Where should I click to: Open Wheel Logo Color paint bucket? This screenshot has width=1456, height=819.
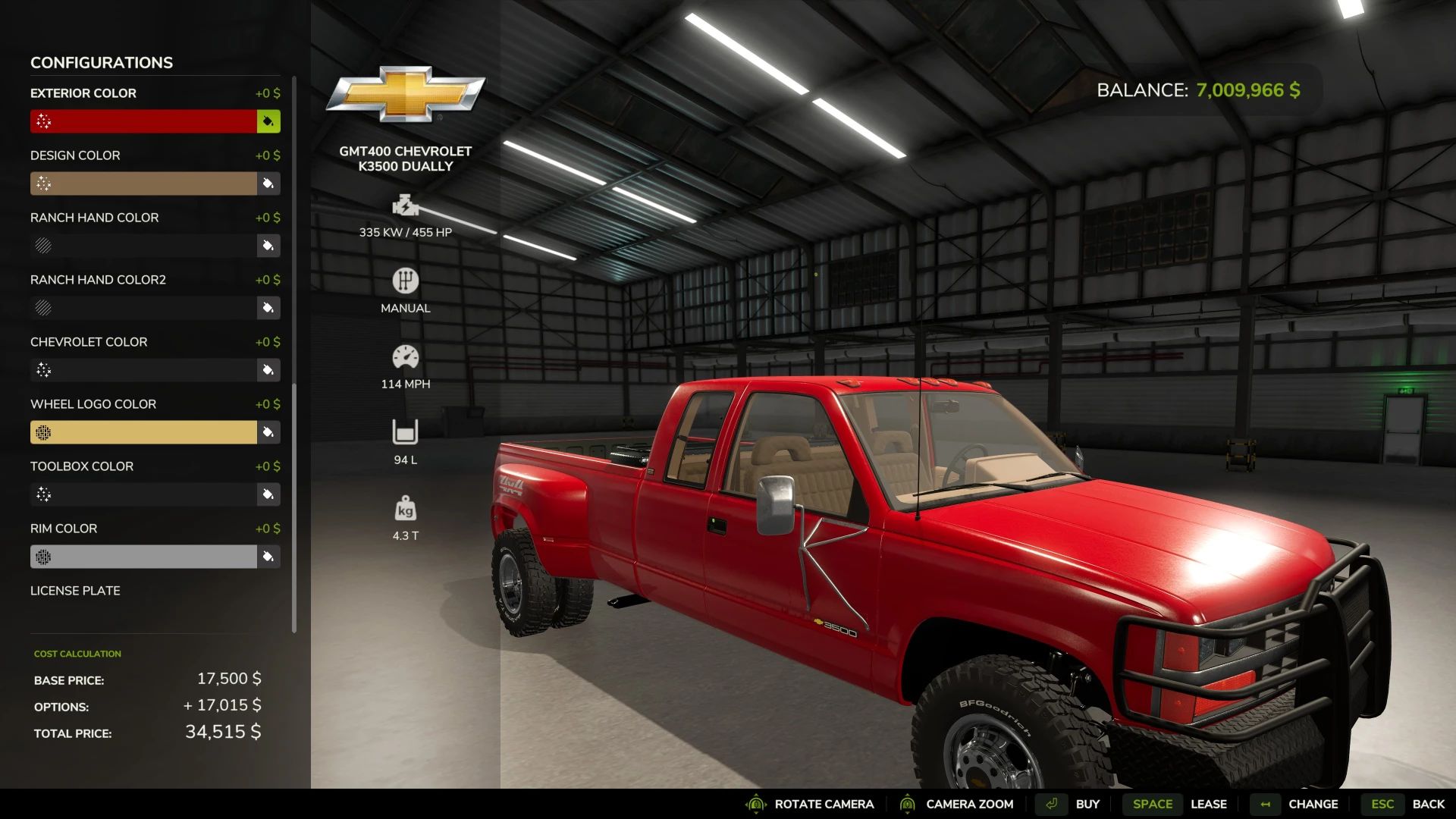point(268,432)
